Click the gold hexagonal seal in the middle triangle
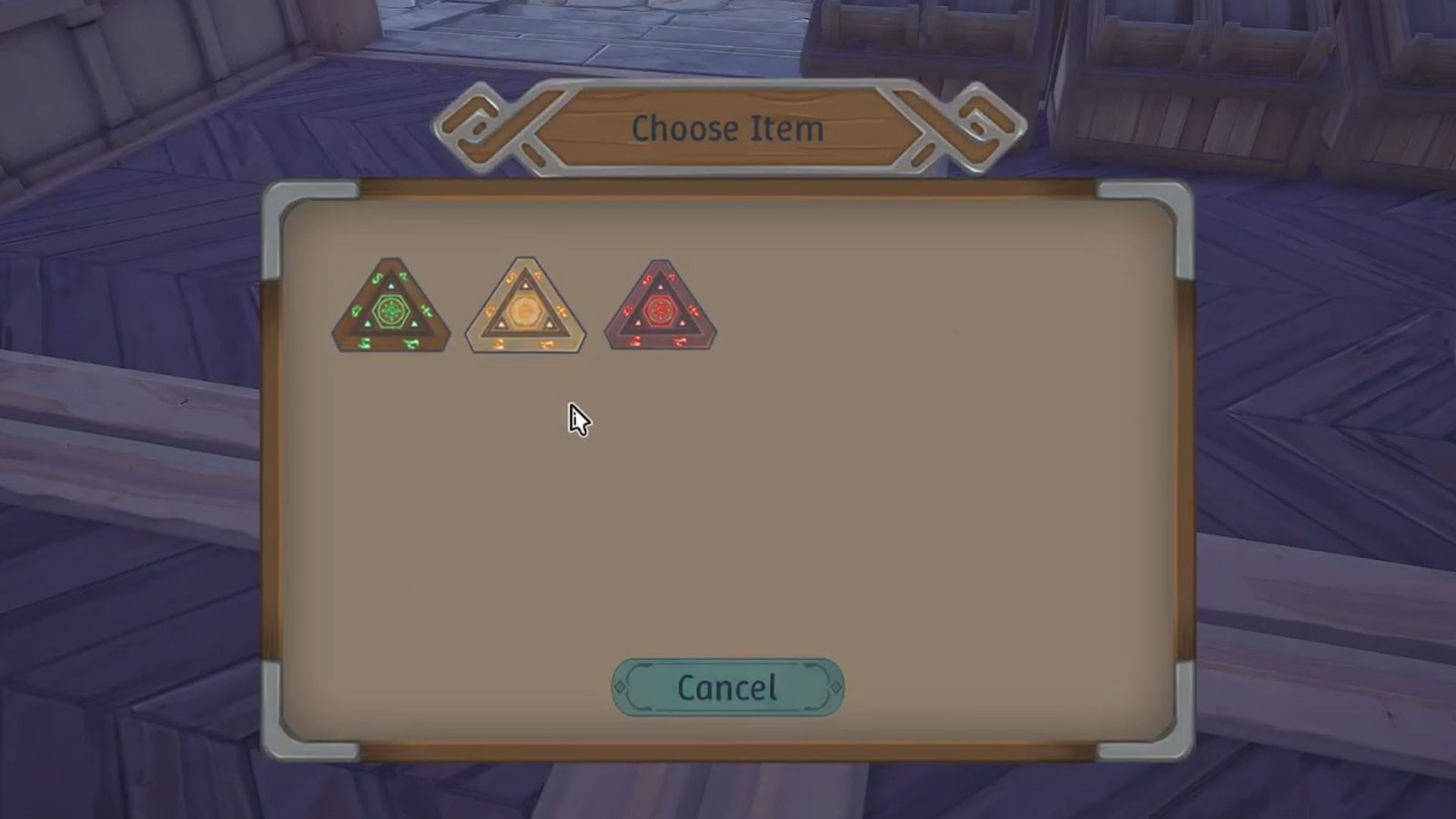The height and width of the screenshot is (819, 1456). pyautogui.click(x=523, y=310)
